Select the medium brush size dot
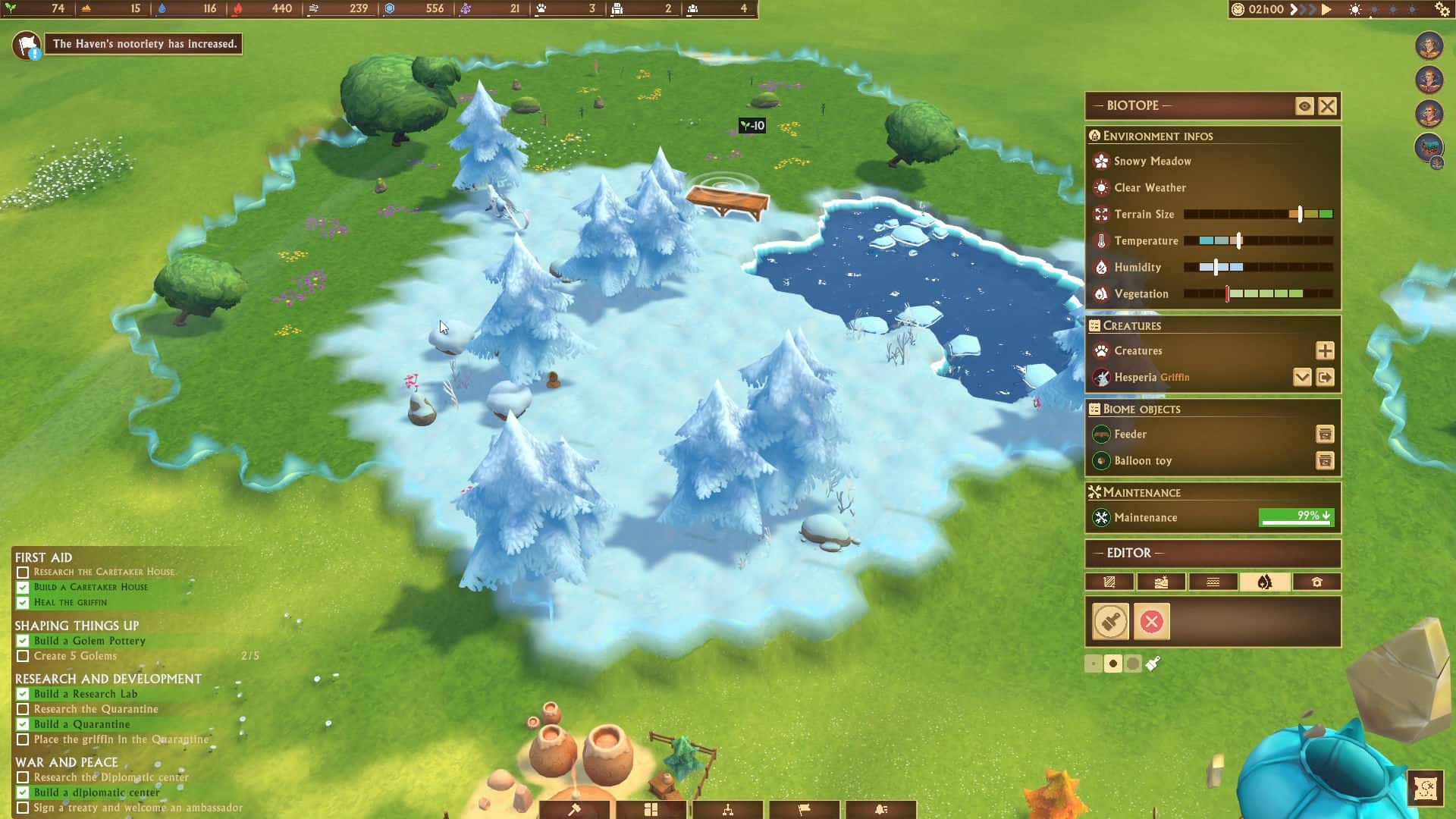The width and height of the screenshot is (1456, 819). click(x=1113, y=663)
